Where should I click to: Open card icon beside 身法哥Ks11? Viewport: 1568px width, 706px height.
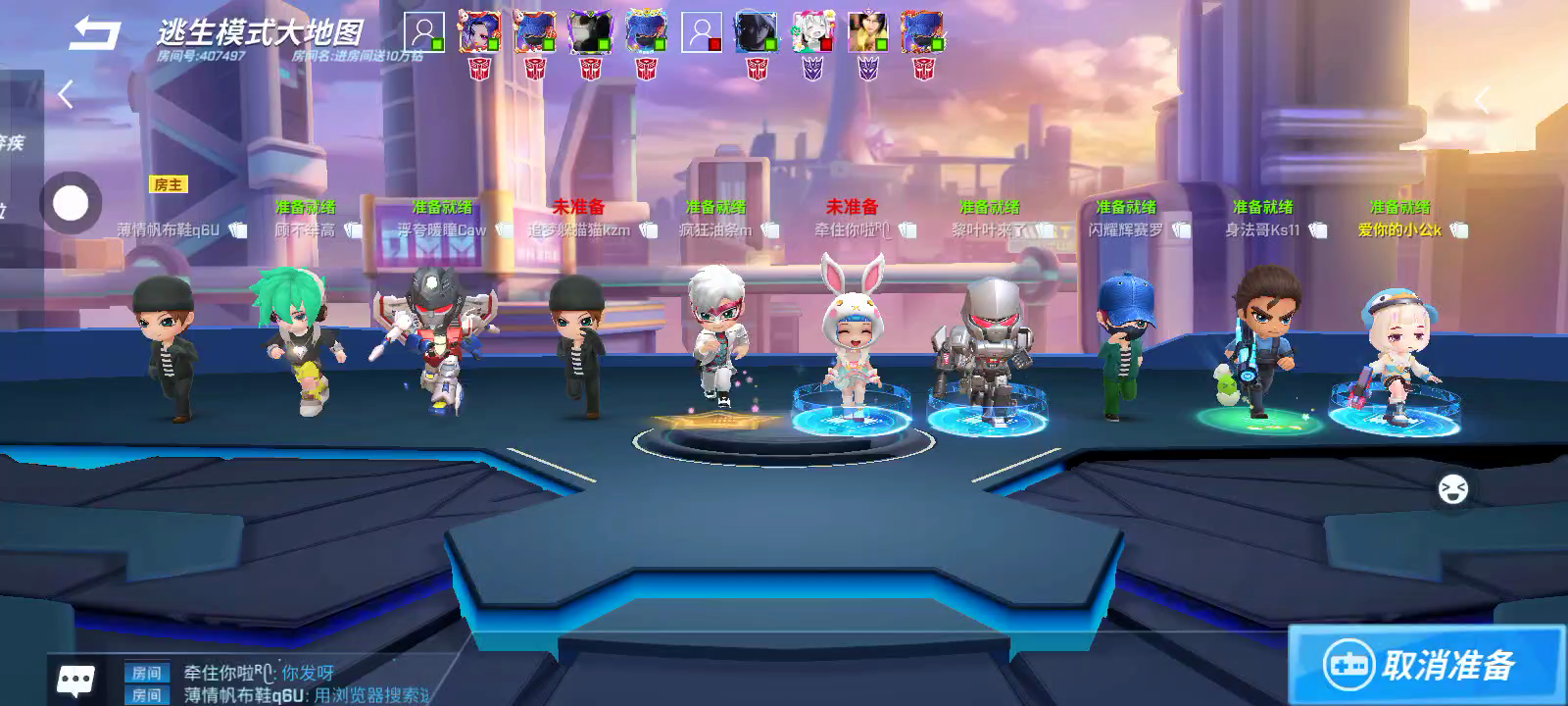pyautogui.click(x=1317, y=230)
